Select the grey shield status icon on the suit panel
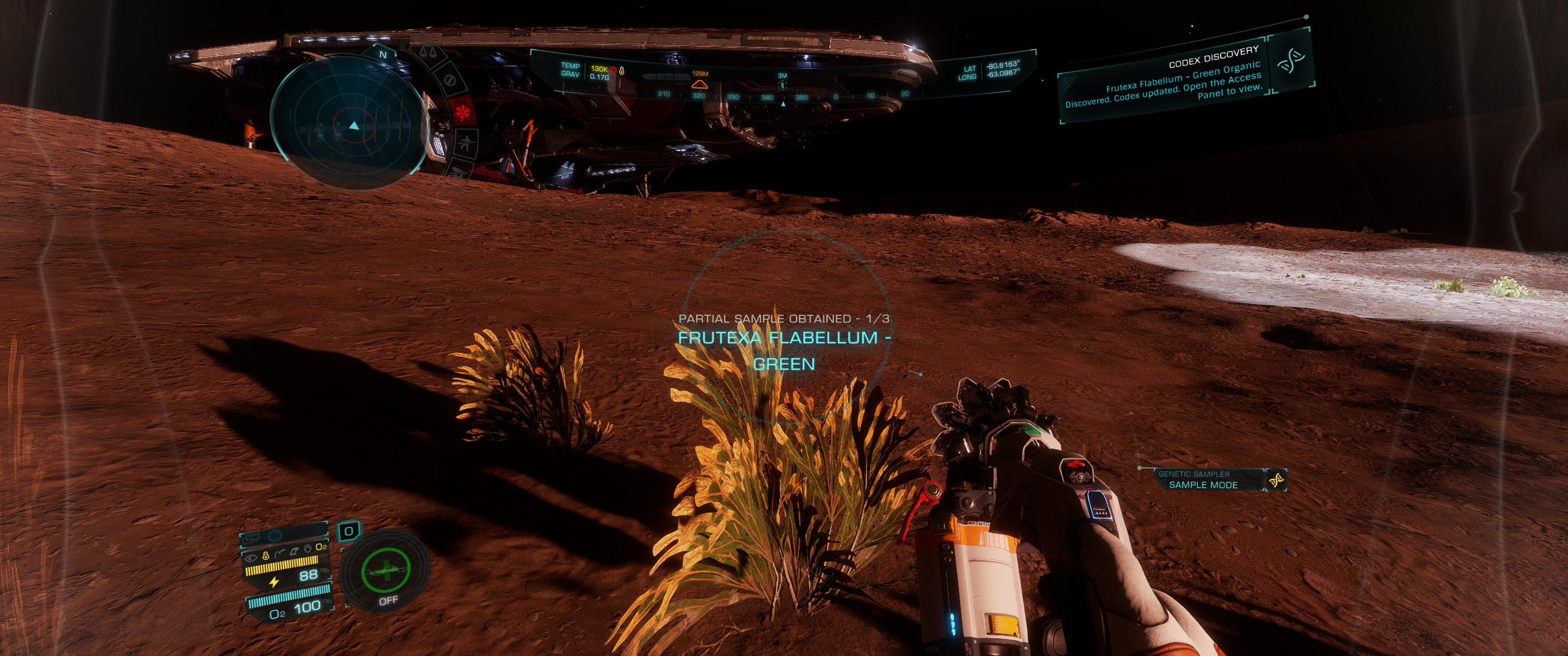This screenshot has height=656, width=1568. 308,549
